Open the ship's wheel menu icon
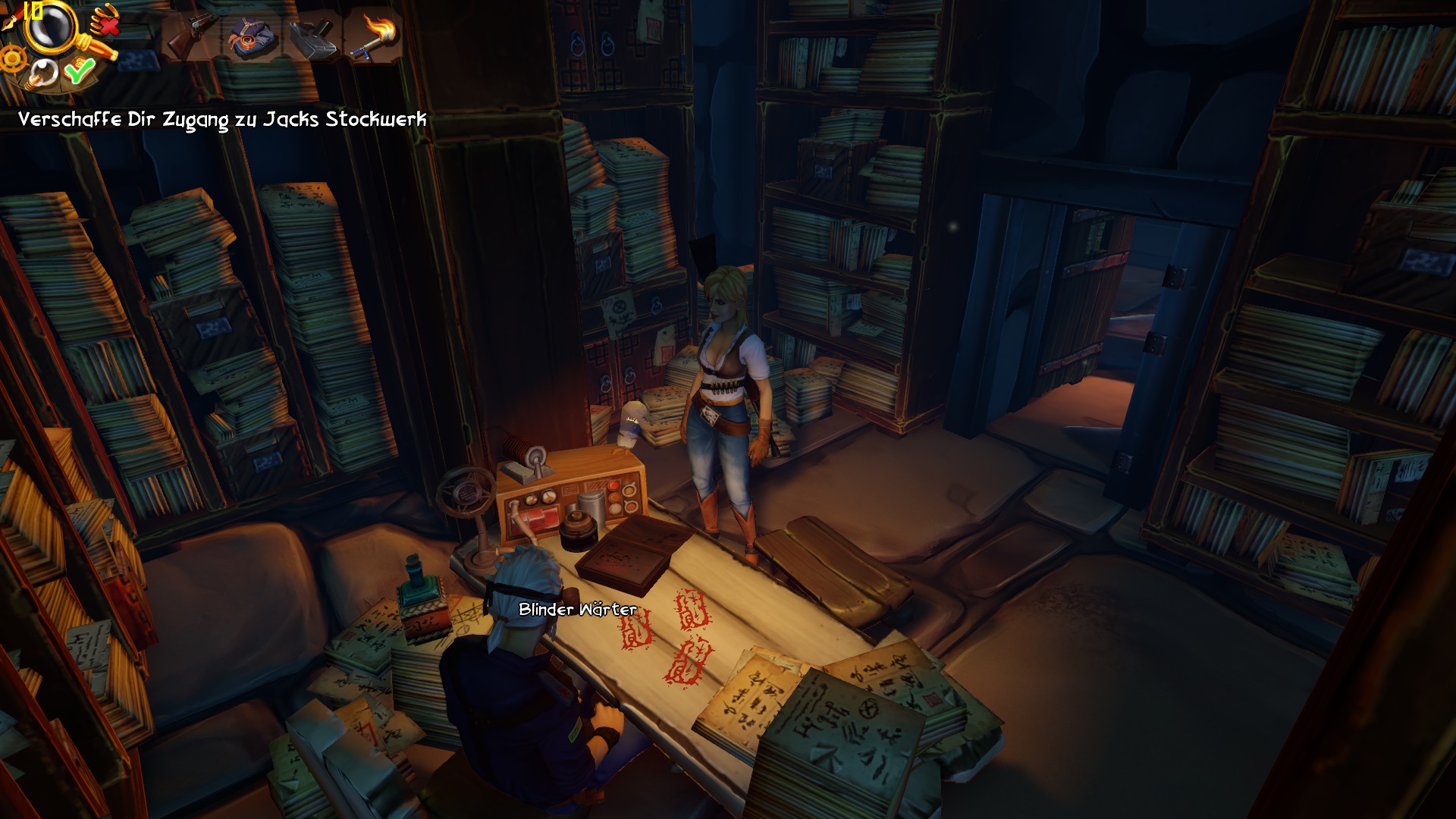 point(11,58)
